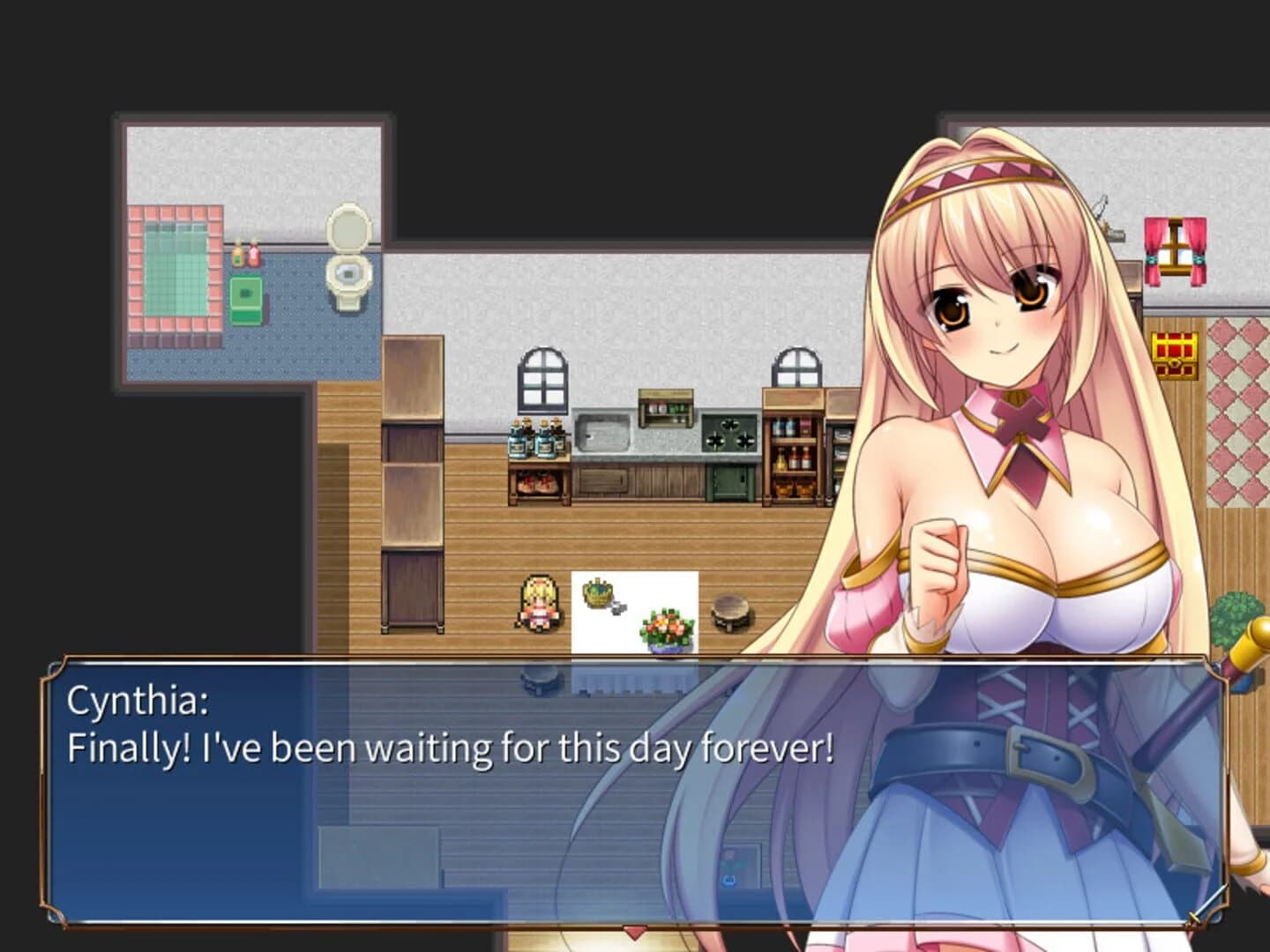Click the kitchen sink basin
This screenshot has height=952, width=1270.
pyautogui.click(x=604, y=432)
